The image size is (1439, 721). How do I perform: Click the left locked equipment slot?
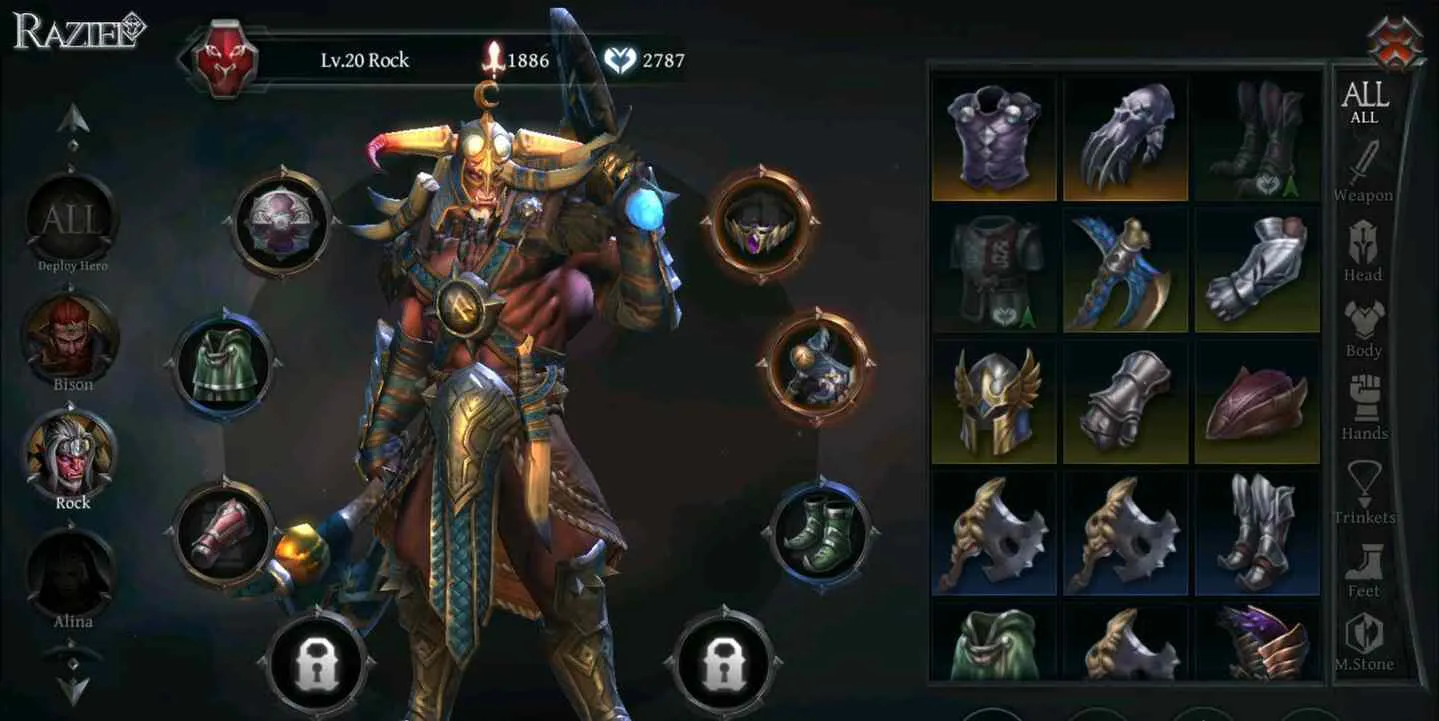click(317, 662)
